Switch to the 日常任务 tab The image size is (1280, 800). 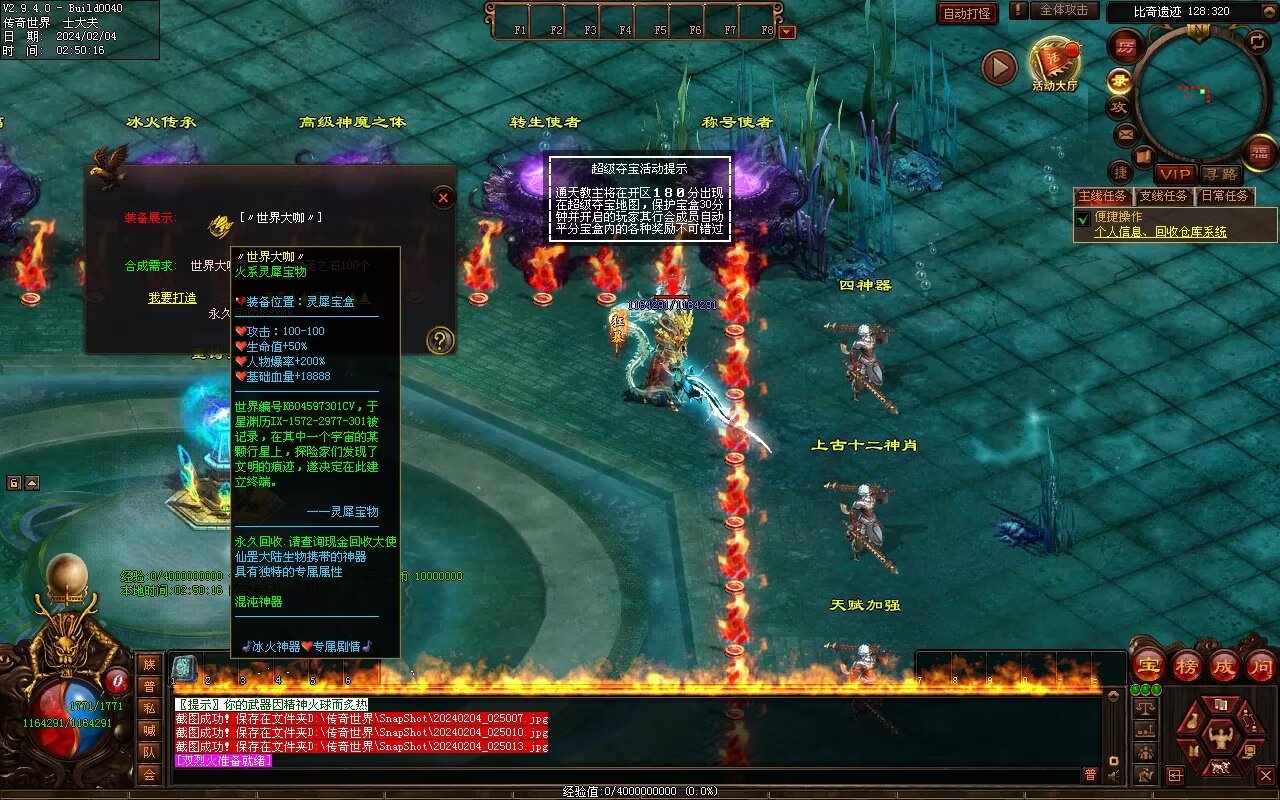[x=1225, y=196]
